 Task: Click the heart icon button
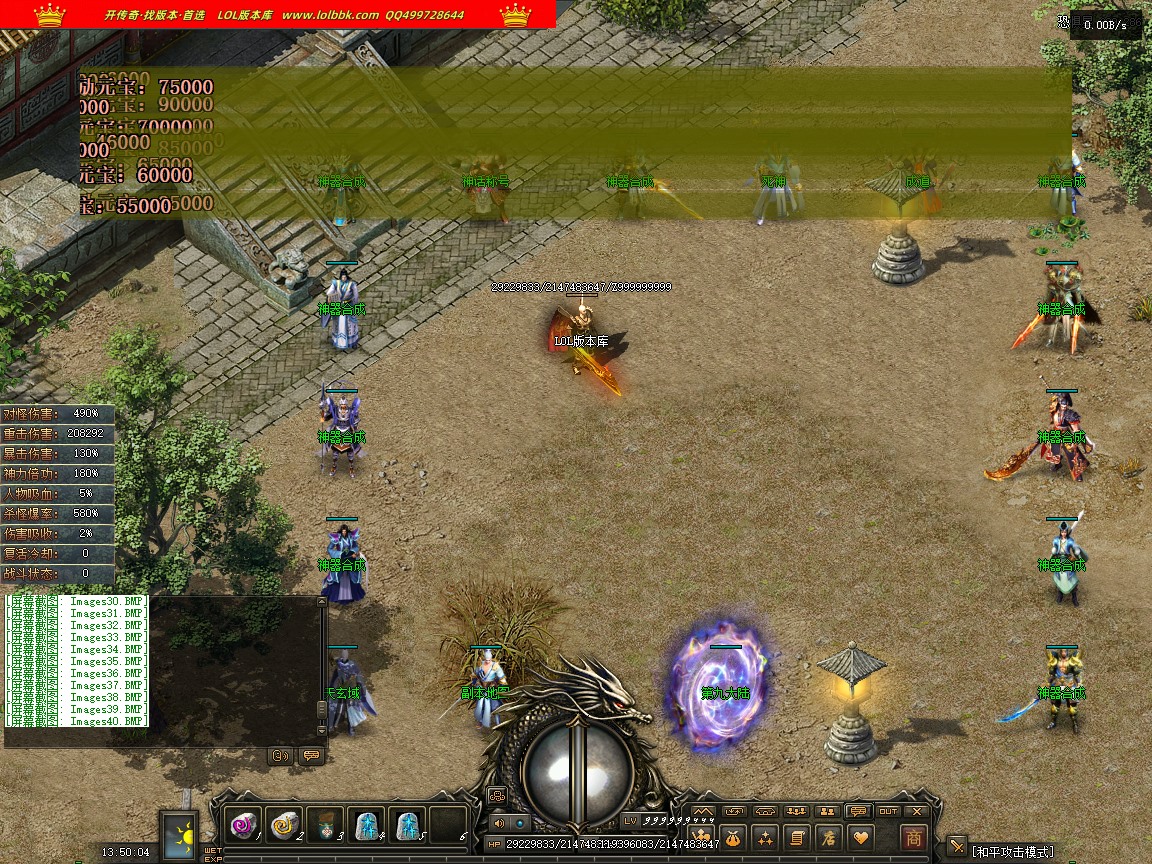(860, 838)
